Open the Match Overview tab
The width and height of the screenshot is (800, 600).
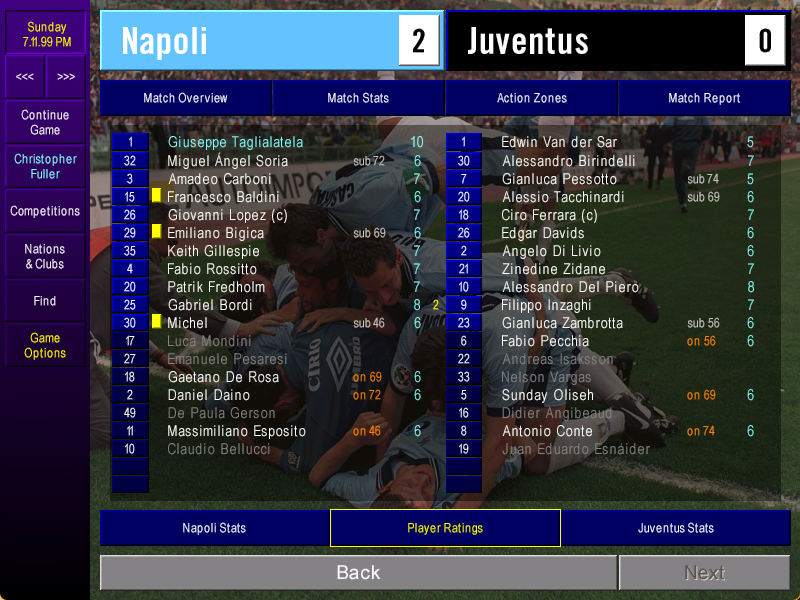pos(185,98)
